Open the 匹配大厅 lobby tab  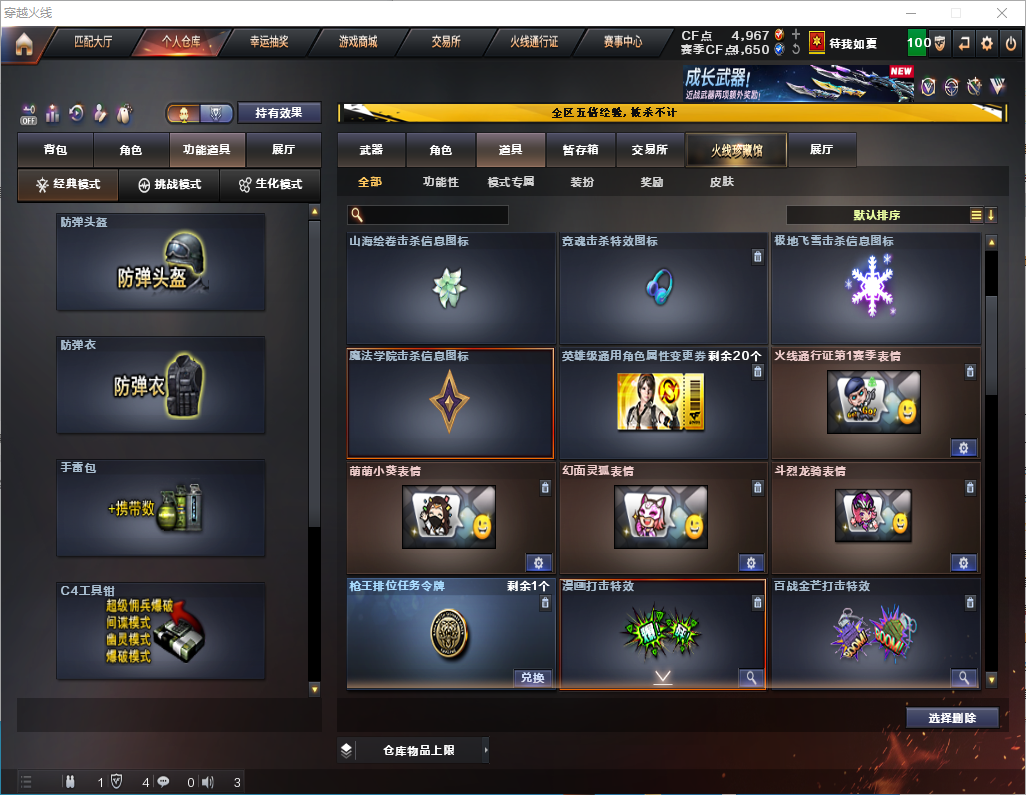(x=93, y=43)
